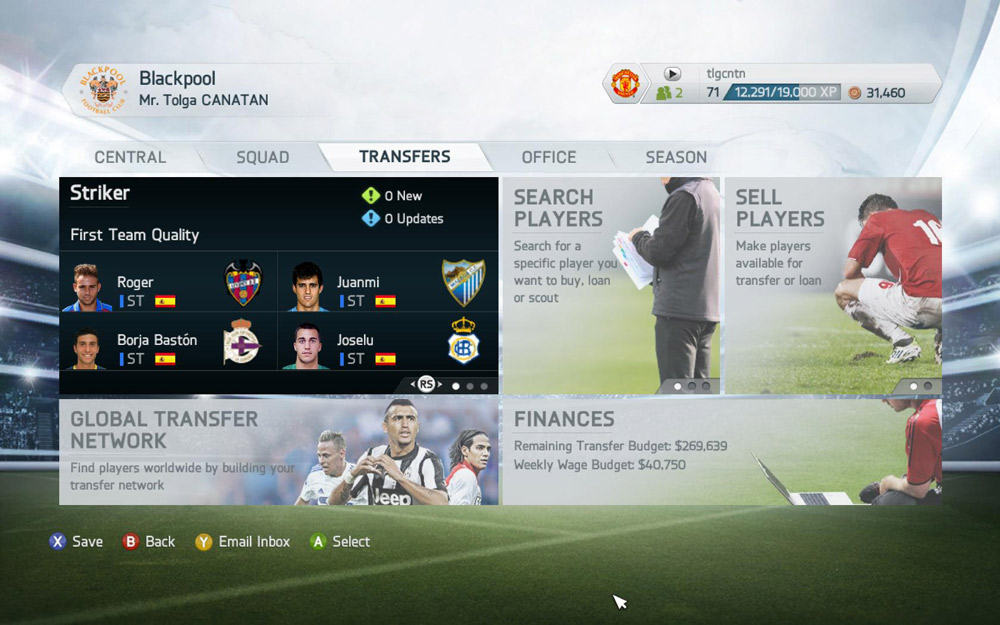Click the New notifications indicator
The height and width of the screenshot is (625, 1000).
click(x=393, y=196)
